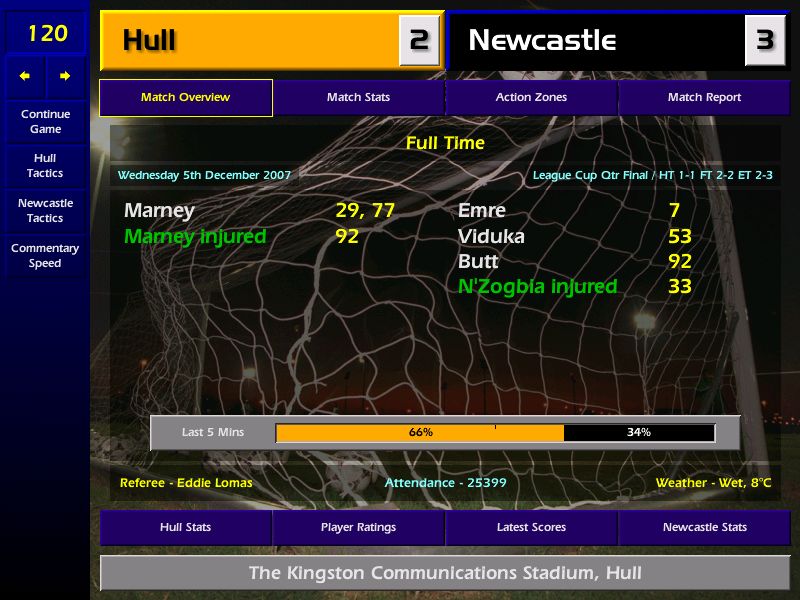Select referee Eddie Lomas
The height and width of the screenshot is (600, 800).
point(186,483)
